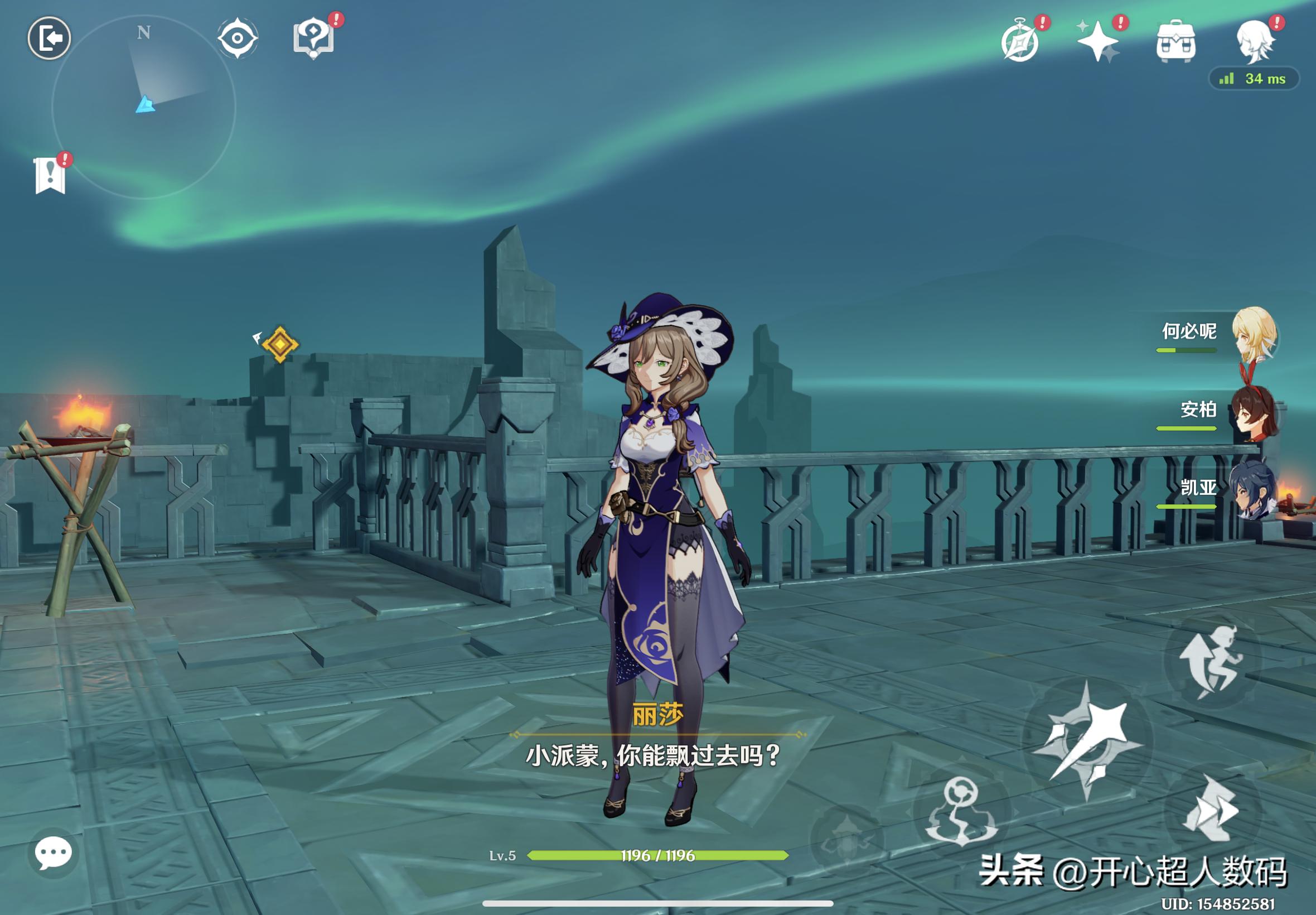Tap the jump button

[x=1212, y=661]
